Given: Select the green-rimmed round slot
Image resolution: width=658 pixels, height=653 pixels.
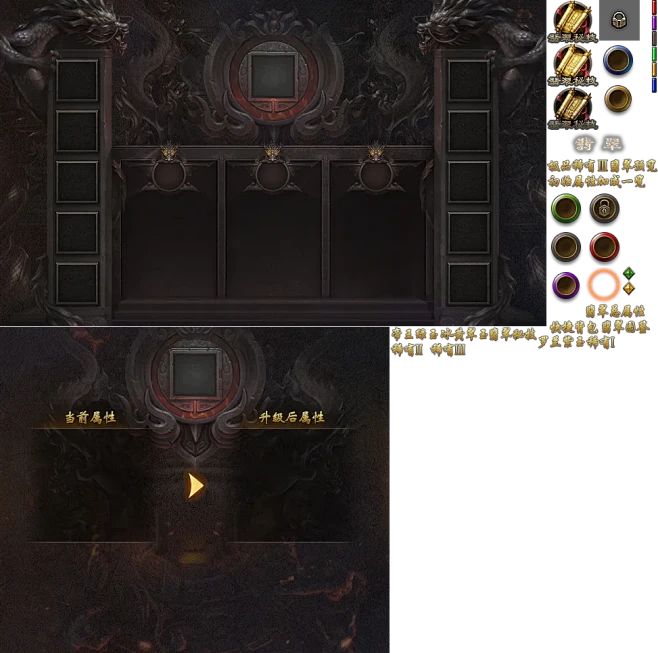Looking at the screenshot, I should (566, 208).
